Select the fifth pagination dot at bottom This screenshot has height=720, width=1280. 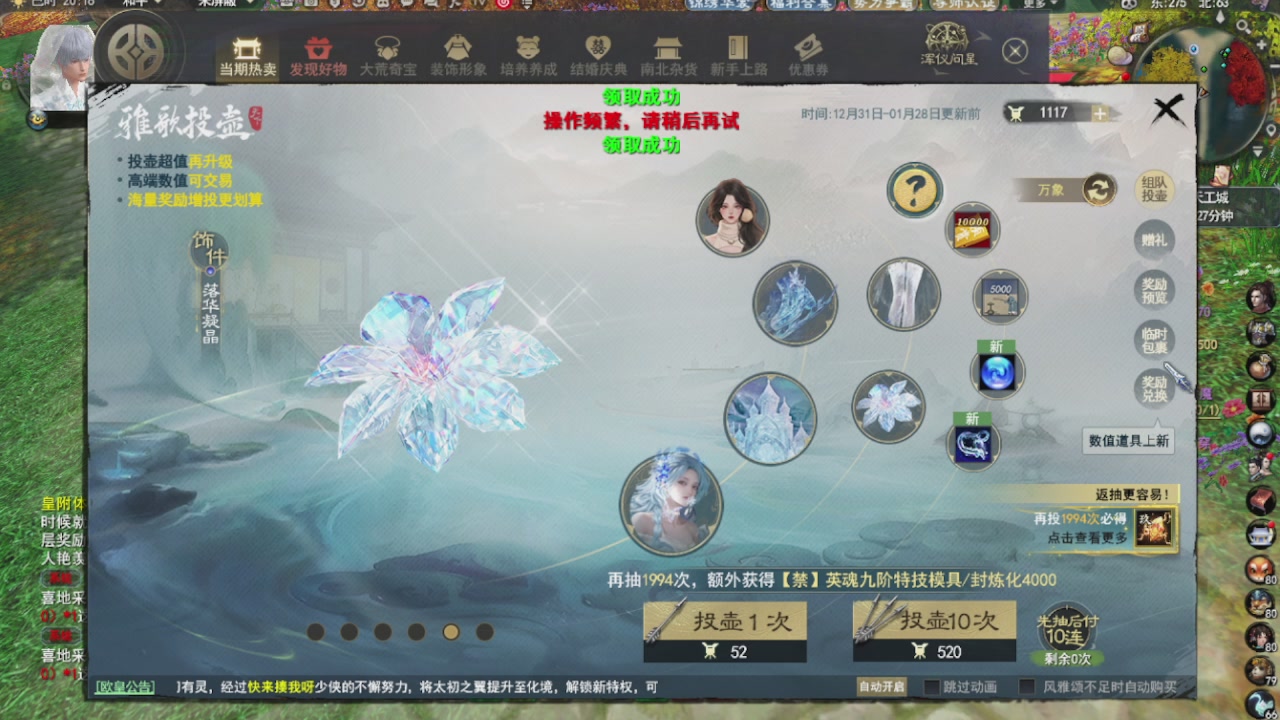451,633
